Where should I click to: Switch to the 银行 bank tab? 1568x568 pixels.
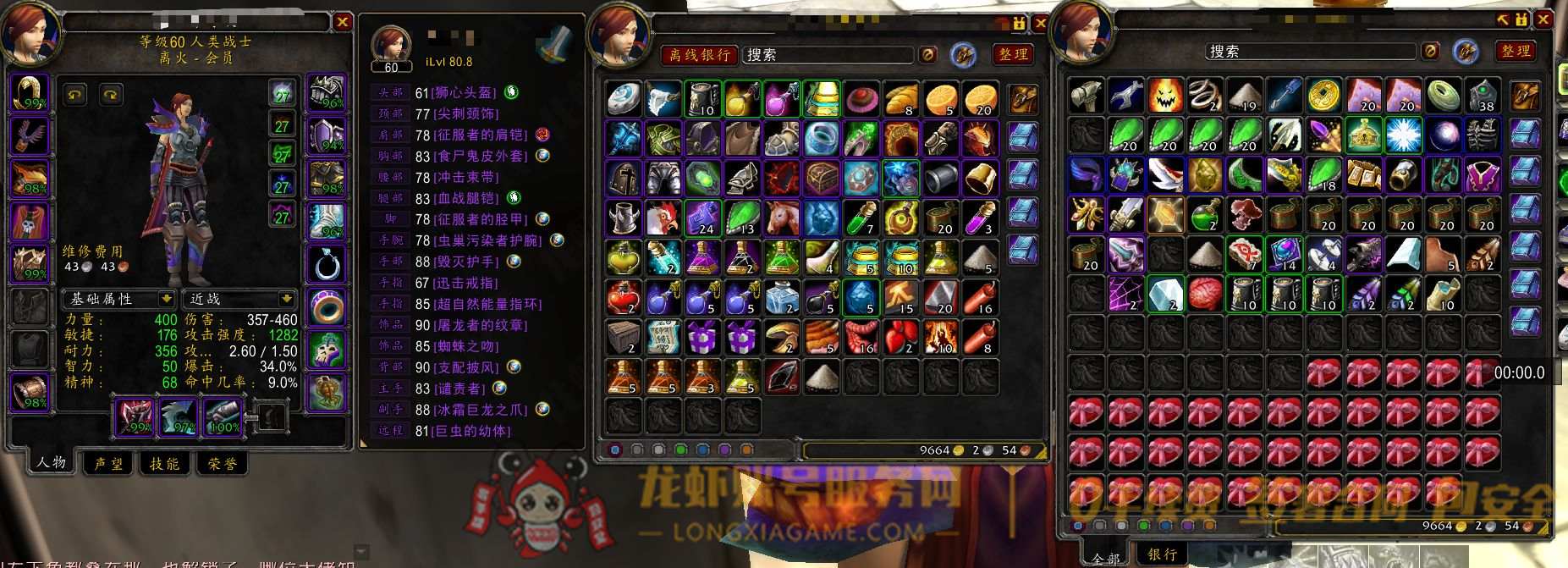click(x=1162, y=554)
